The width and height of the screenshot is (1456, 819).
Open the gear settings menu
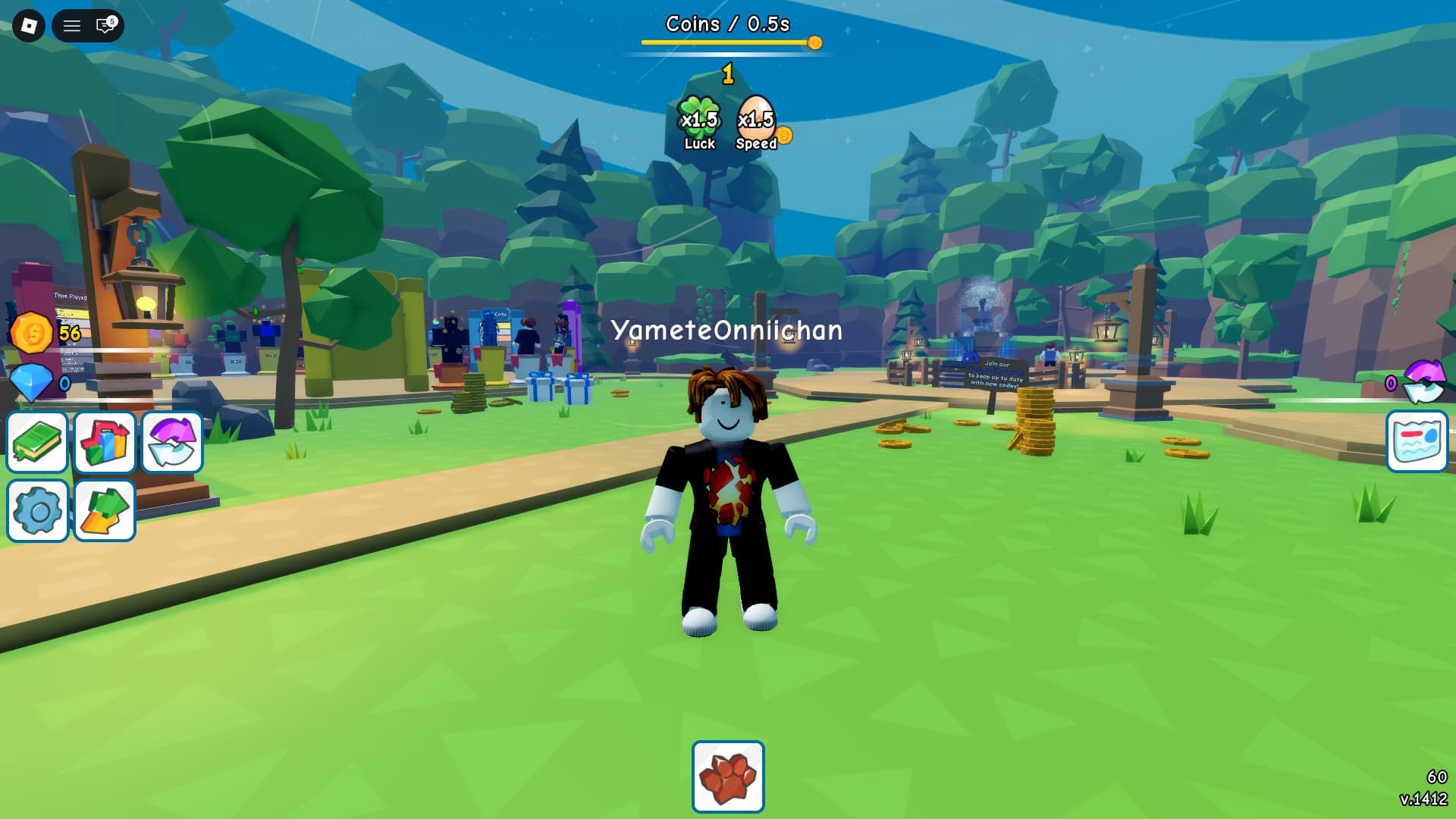click(37, 510)
